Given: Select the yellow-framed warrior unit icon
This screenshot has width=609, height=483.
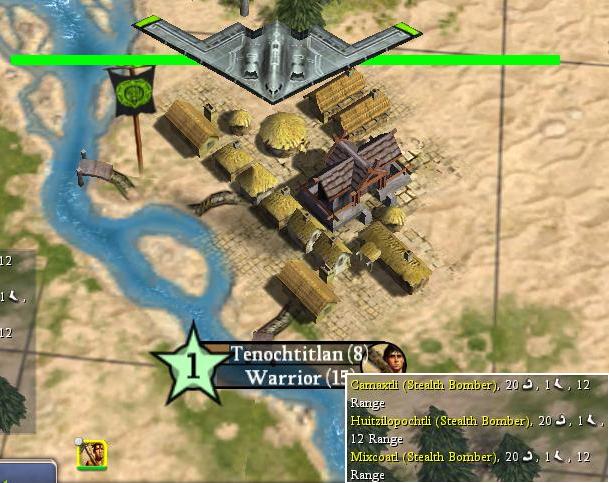Looking at the screenshot, I should pos(92,455).
